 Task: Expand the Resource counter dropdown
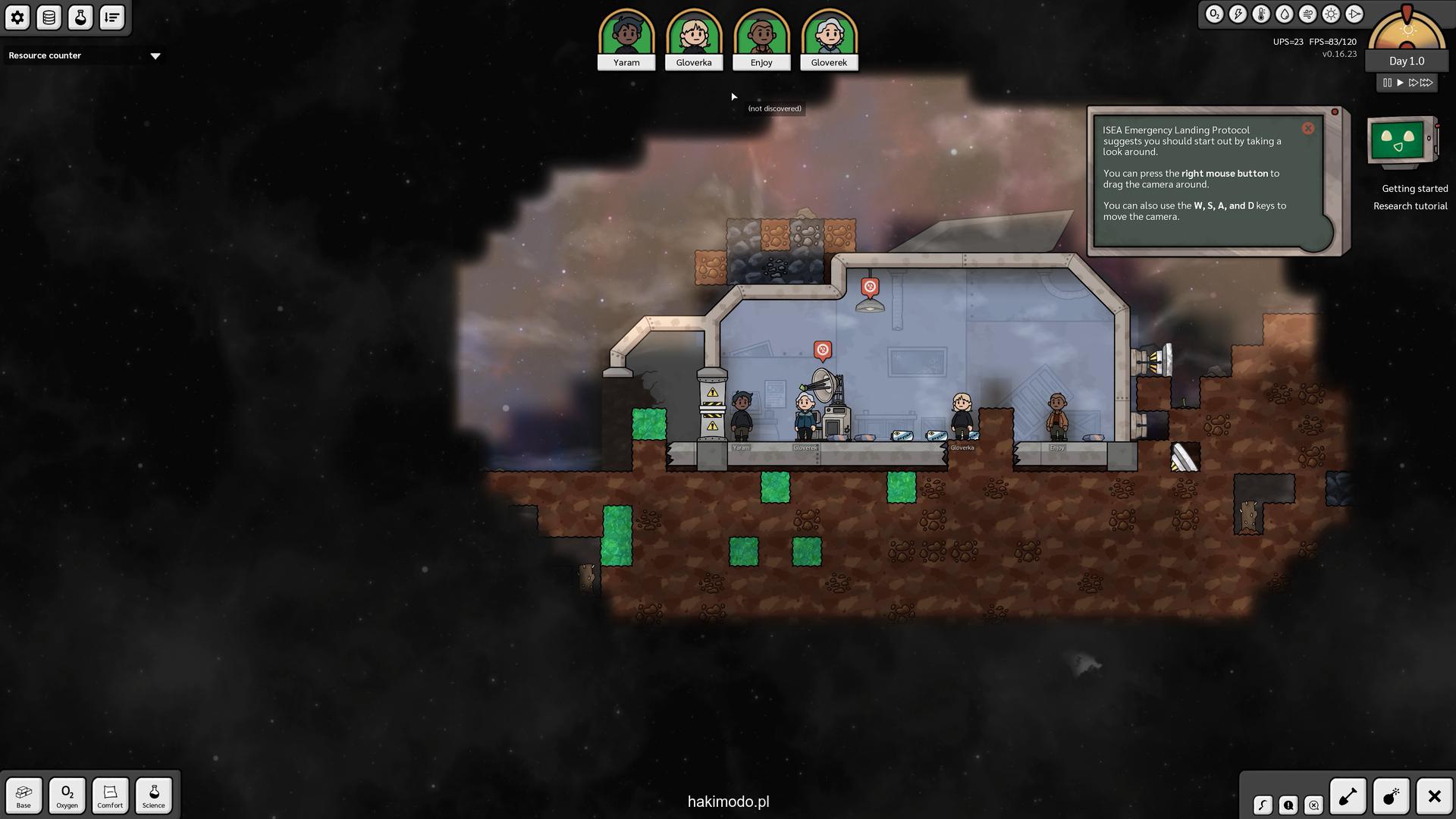pyautogui.click(x=155, y=56)
